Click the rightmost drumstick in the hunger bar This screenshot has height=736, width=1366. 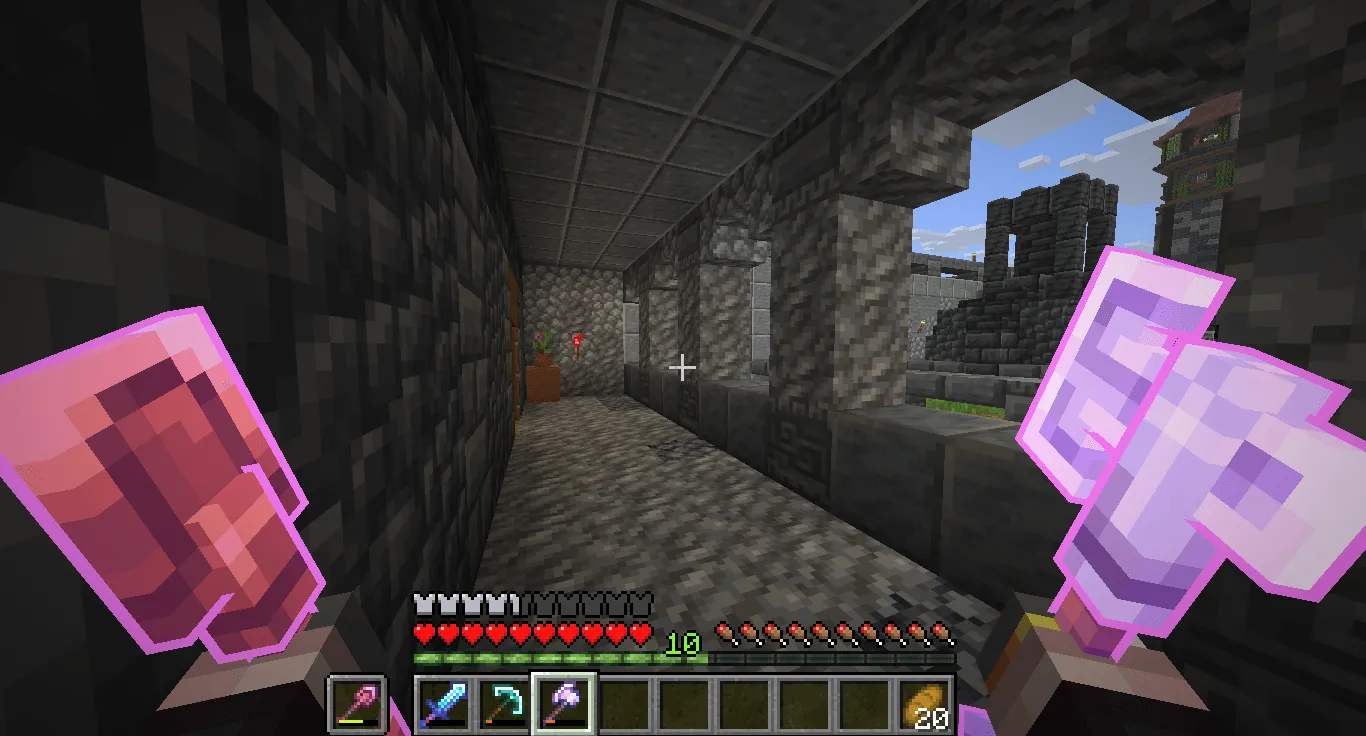945,632
